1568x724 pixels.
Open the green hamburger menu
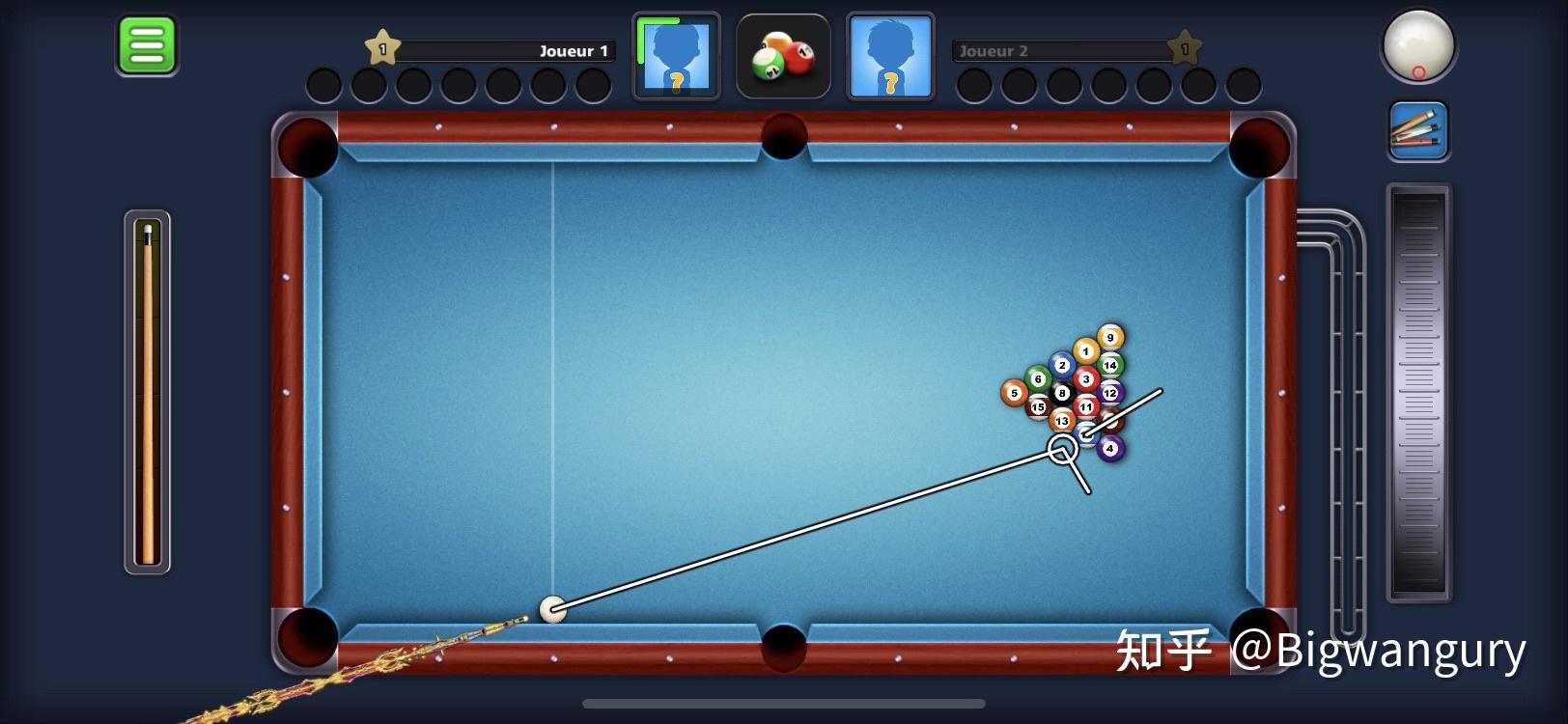pyautogui.click(x=147, y=42)
